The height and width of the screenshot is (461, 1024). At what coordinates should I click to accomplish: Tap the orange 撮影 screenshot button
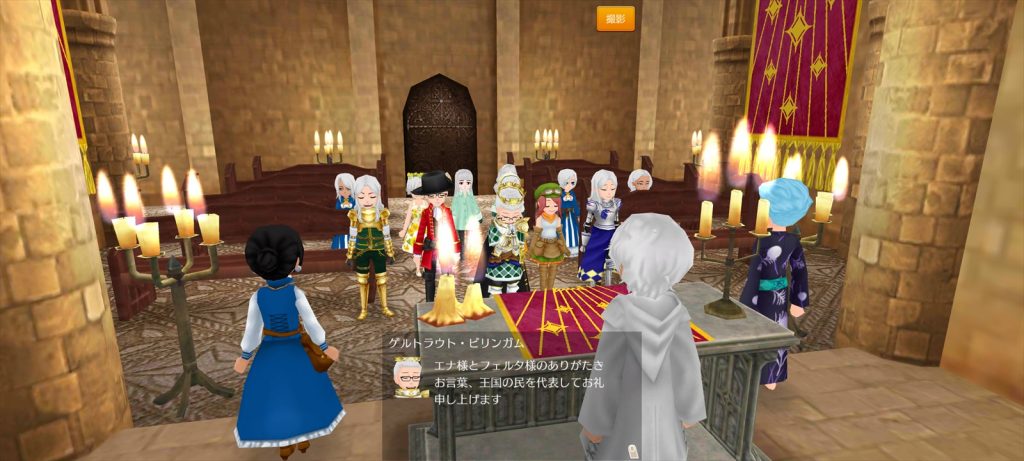(x=616, y=19)
